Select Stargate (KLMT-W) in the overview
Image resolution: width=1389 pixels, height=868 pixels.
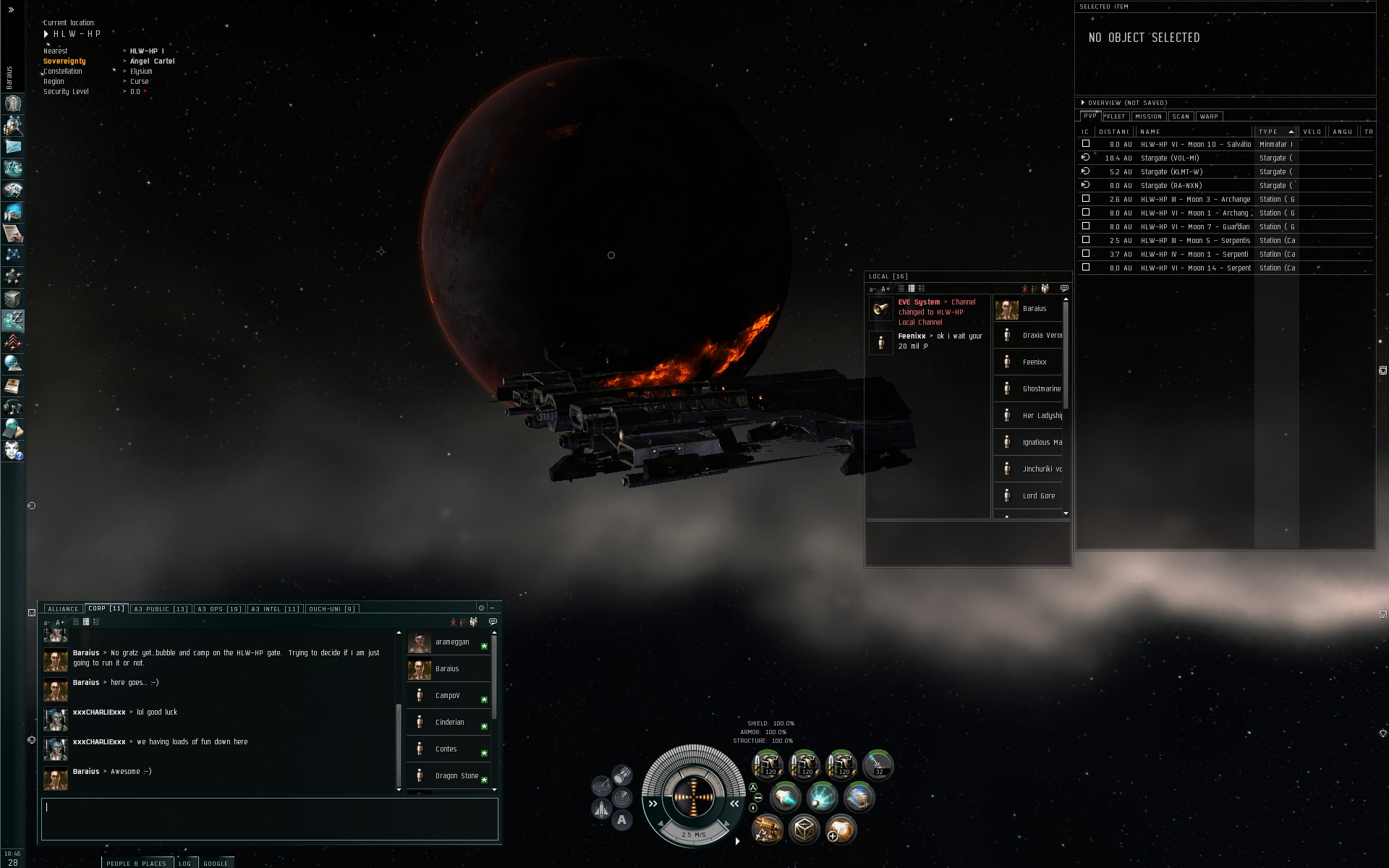pyautogui.click(x=1171, y=172)
